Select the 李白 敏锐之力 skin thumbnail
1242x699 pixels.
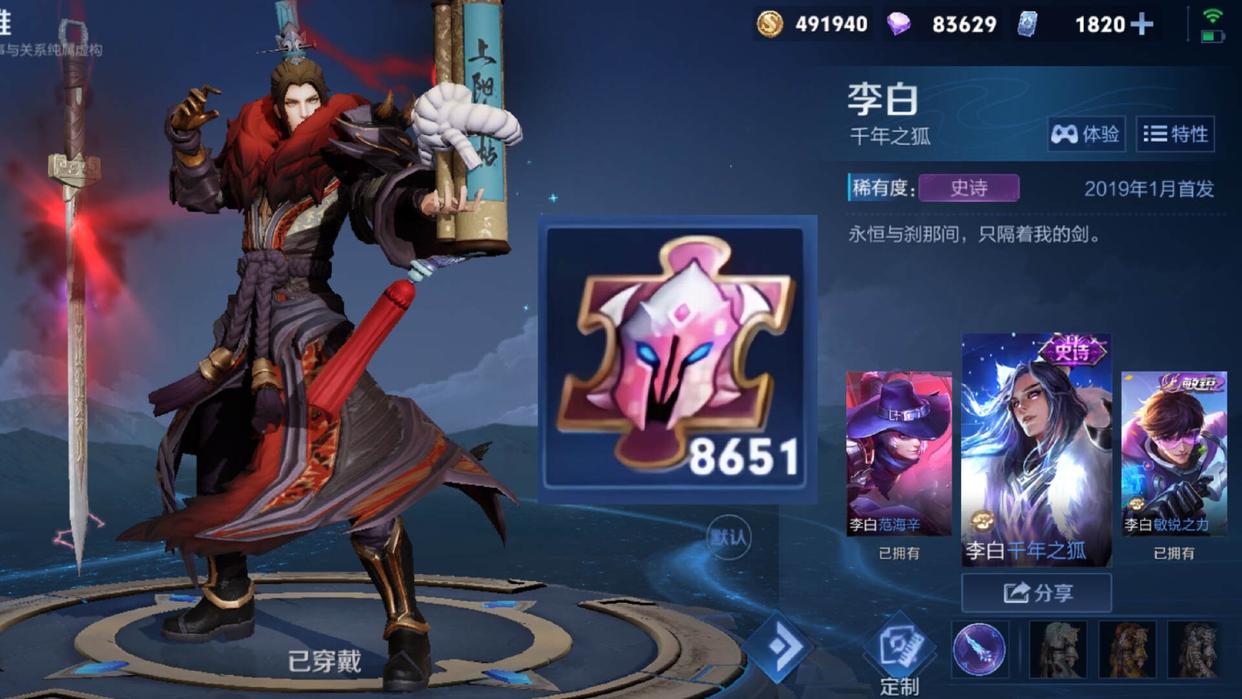(1173, 455)
